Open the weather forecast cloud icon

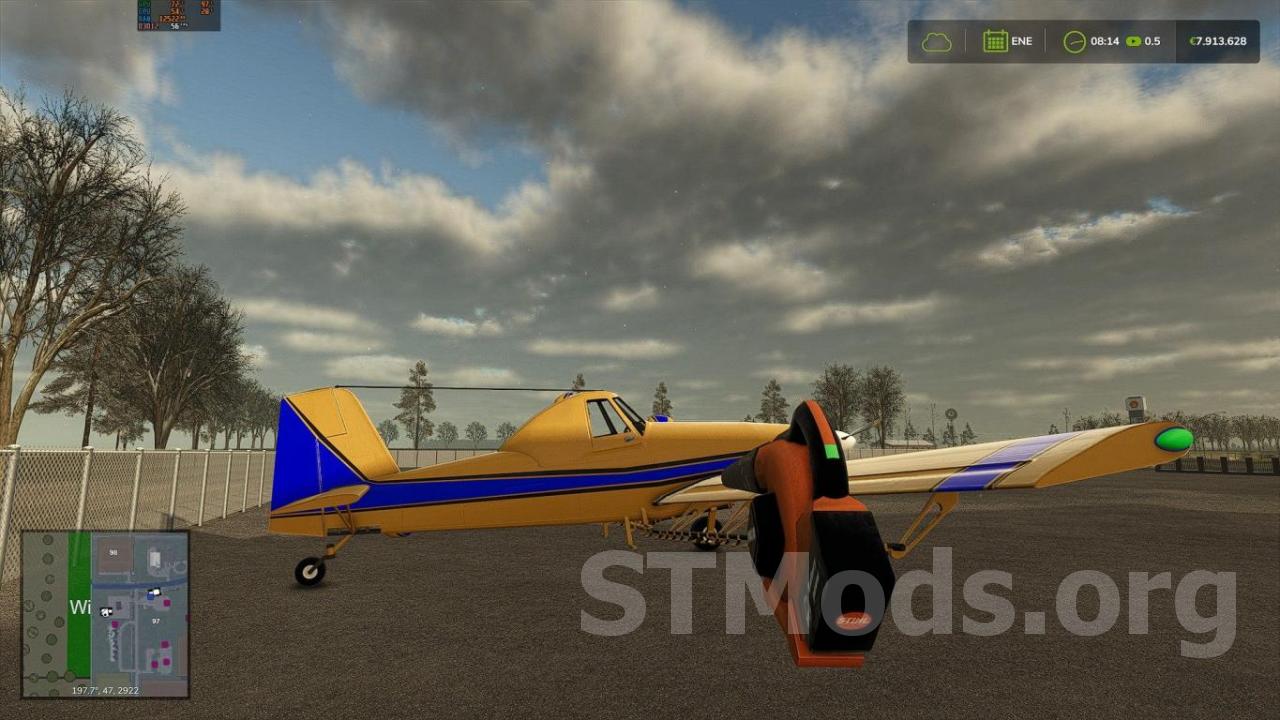click(x=938, y=41)
